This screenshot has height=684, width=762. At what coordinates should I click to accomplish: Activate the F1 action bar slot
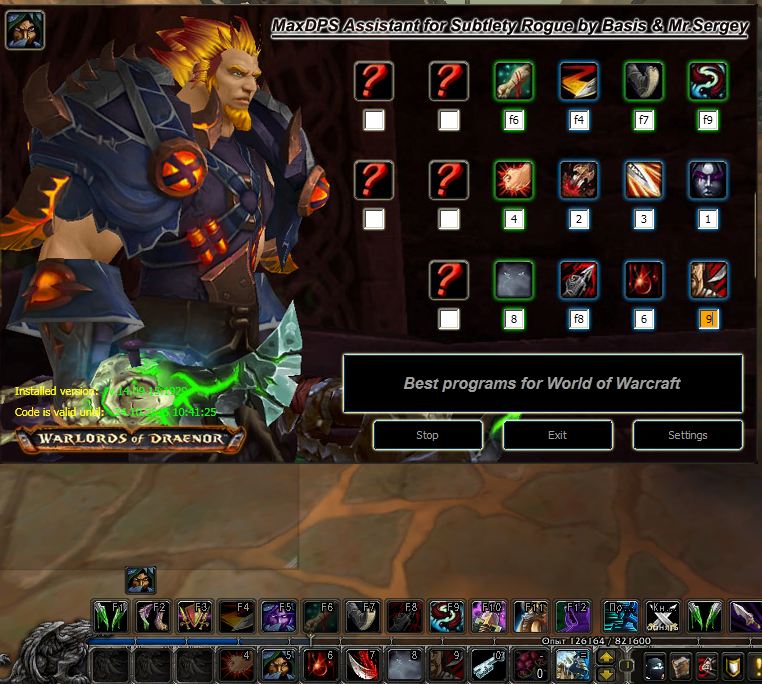109,615
